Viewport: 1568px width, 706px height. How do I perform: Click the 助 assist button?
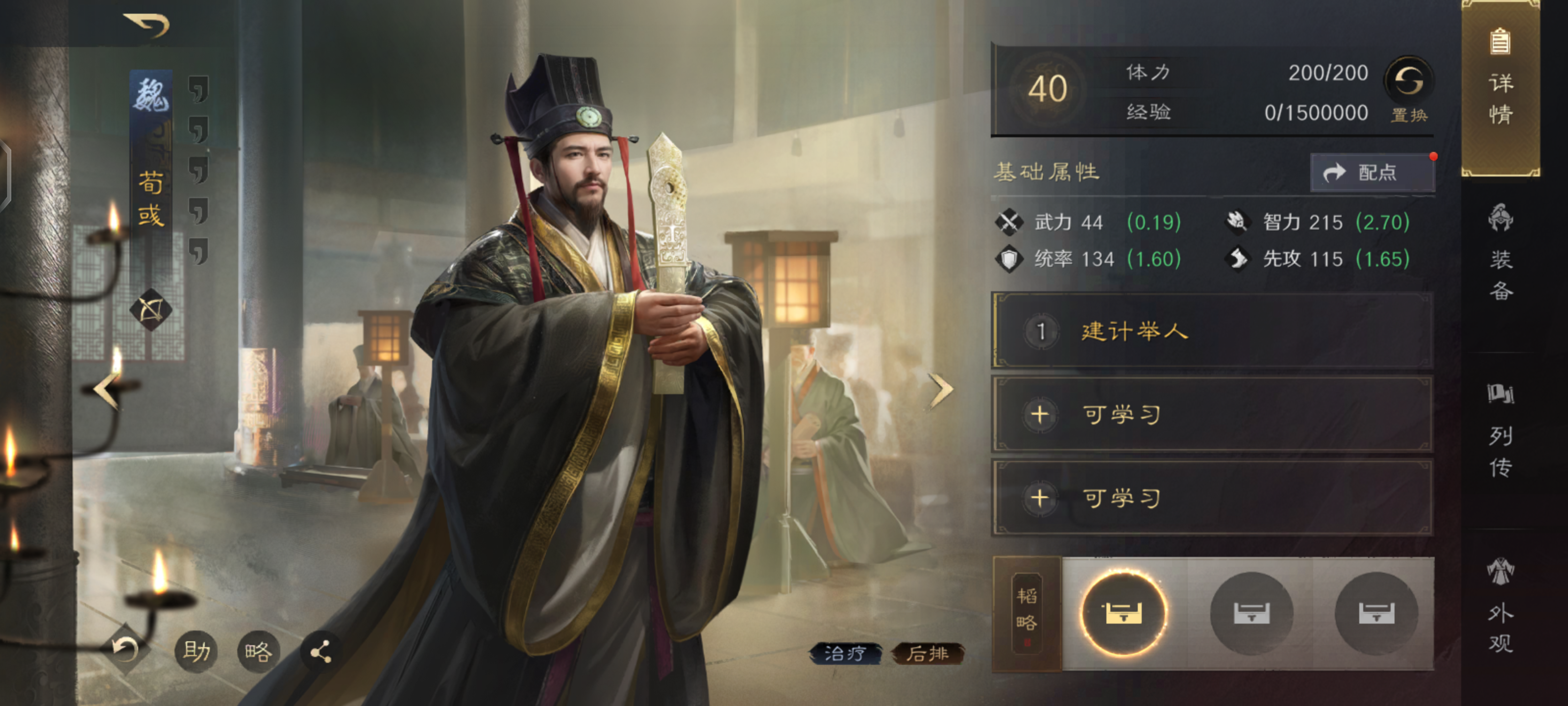[x=196, y=651]
